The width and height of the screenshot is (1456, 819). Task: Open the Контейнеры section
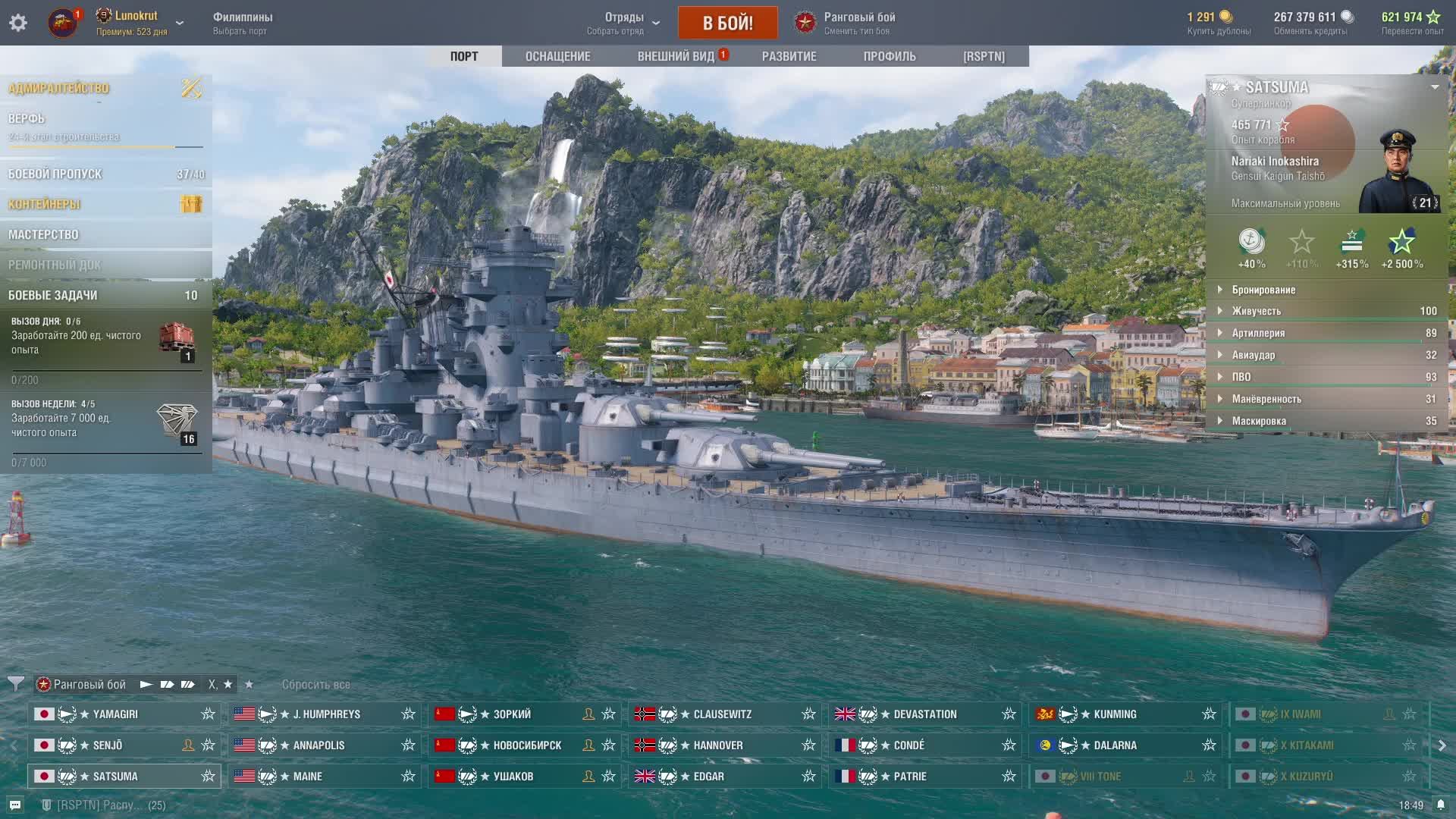pos(44,204)
